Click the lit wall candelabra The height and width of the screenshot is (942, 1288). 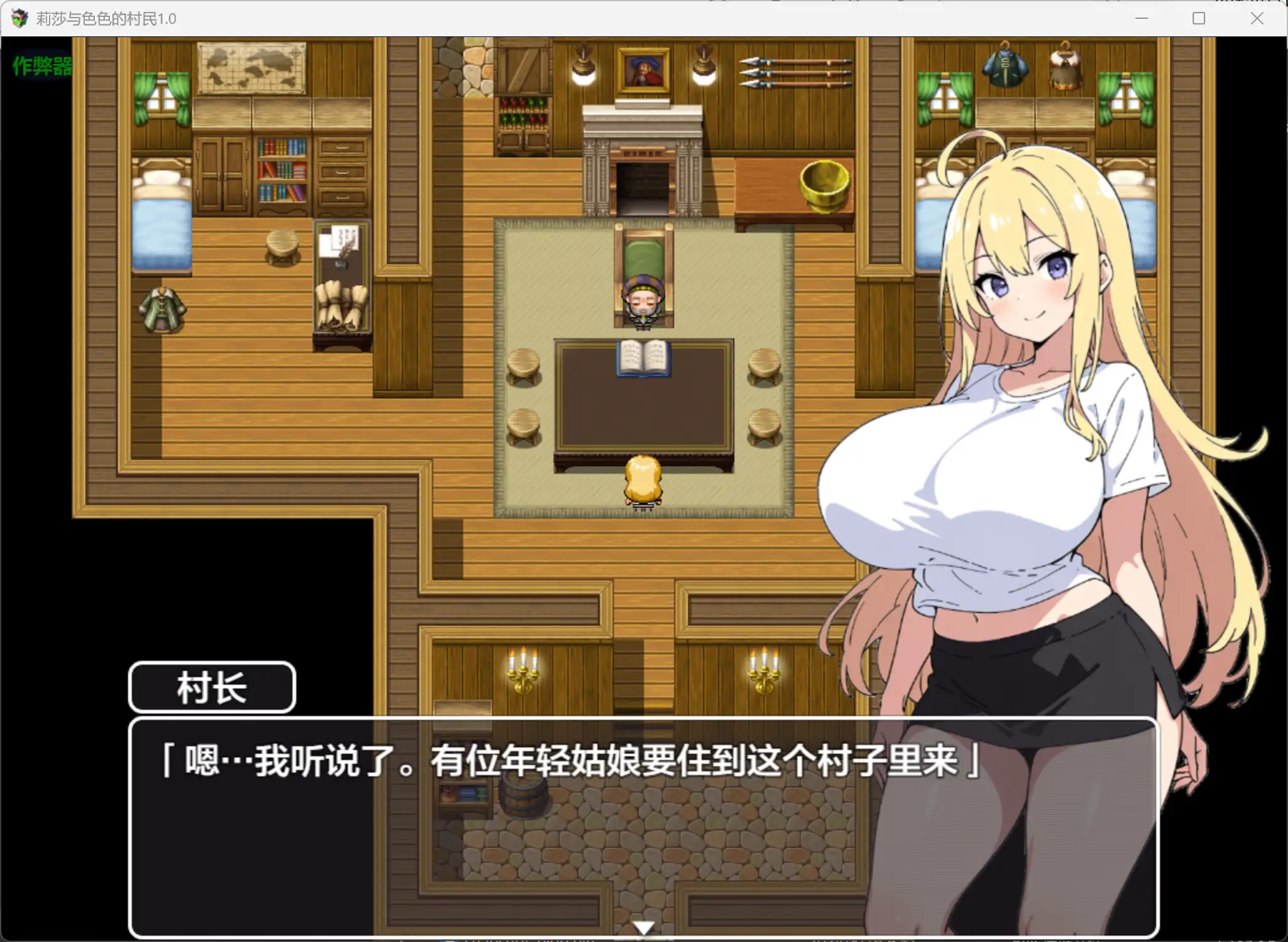524,670
